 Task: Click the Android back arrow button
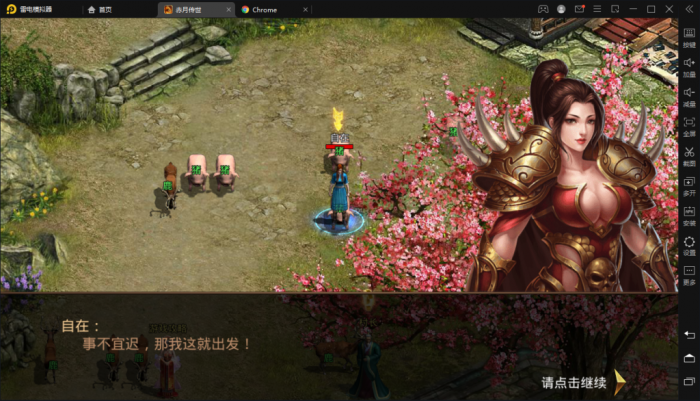(x=689, y=333)
